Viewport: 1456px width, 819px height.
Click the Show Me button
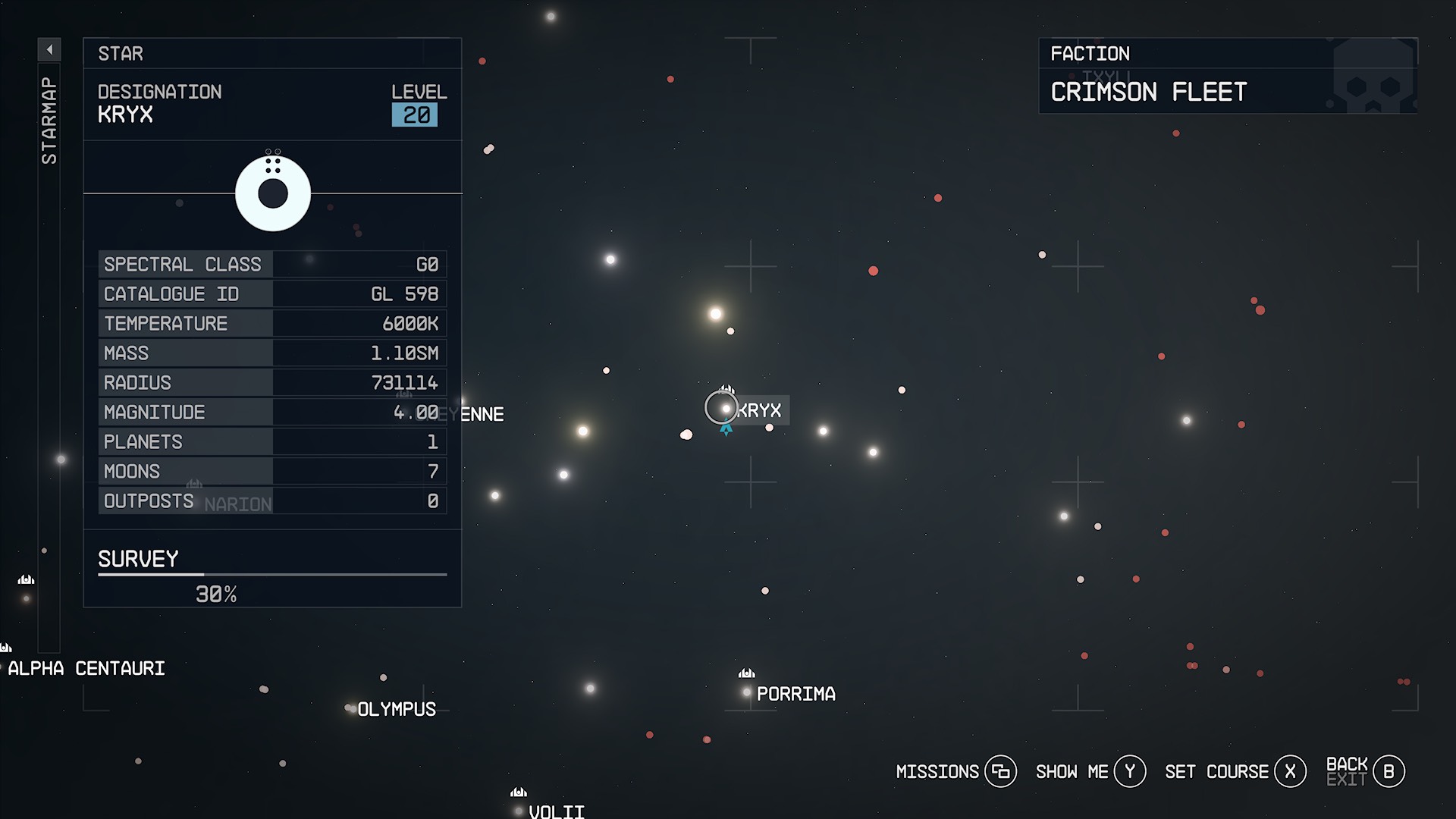pos(1072,771)
